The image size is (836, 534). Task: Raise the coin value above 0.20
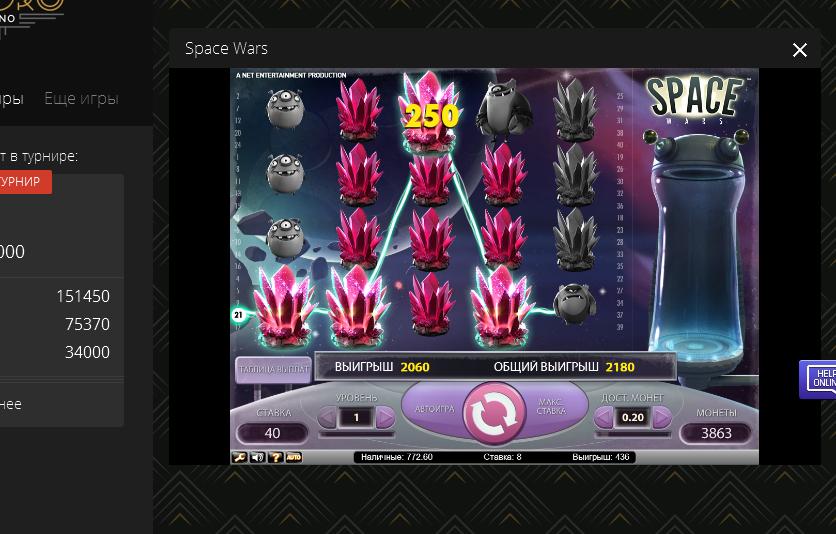click(x=661, y=418)
